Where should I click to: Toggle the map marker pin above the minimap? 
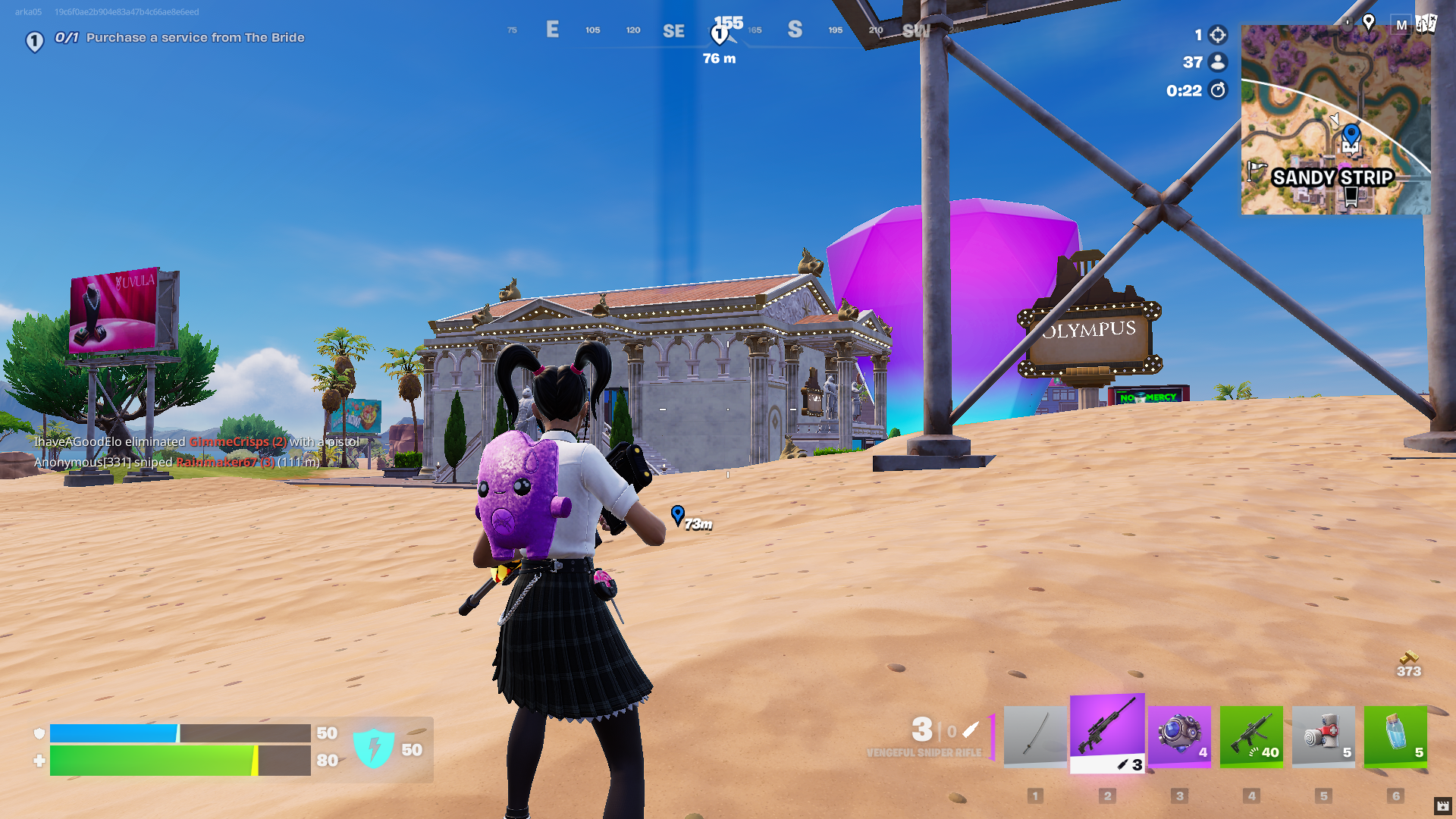(1369, 23)
